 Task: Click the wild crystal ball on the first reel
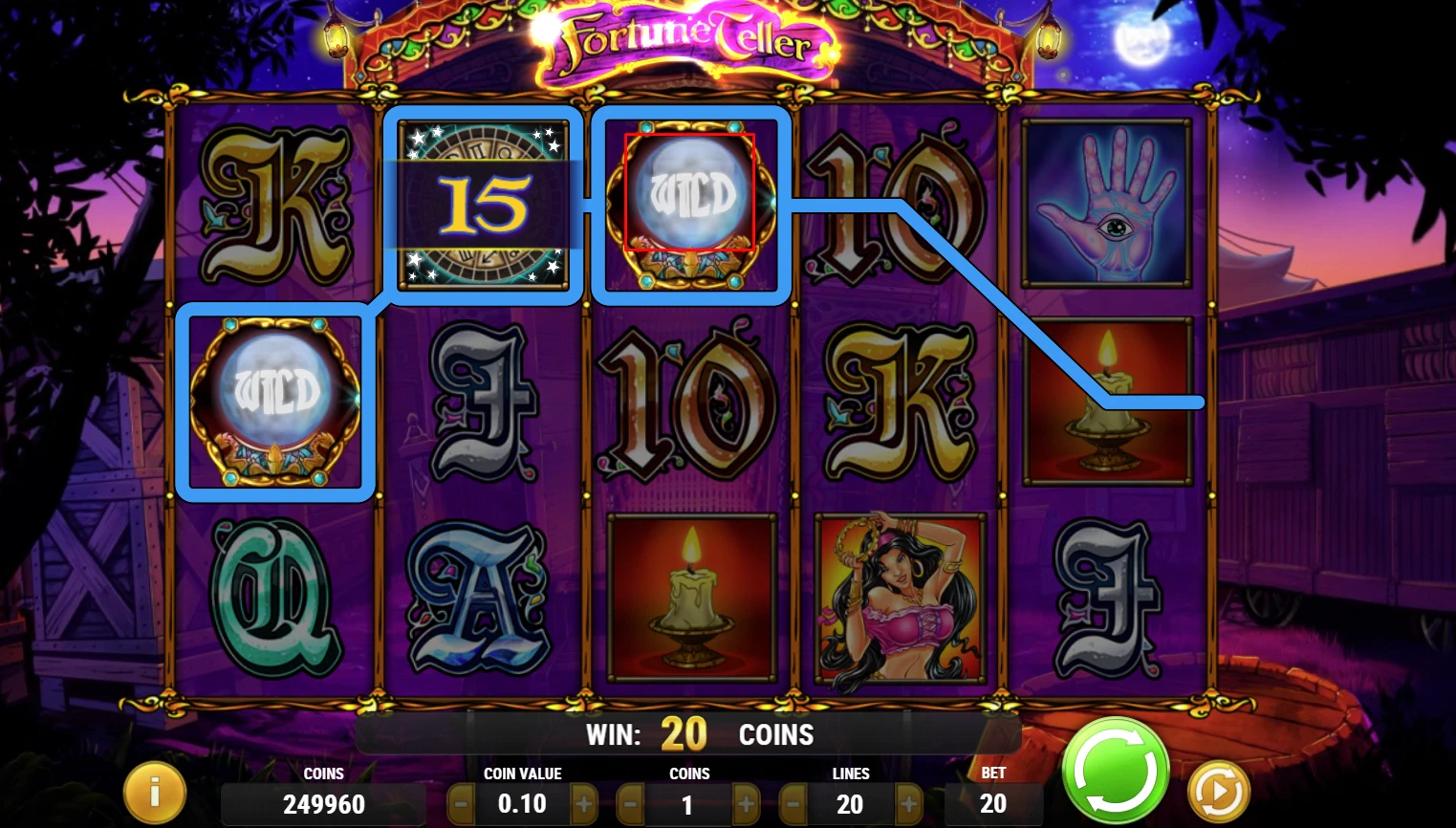pyautogui.click(x=273, y=402)
